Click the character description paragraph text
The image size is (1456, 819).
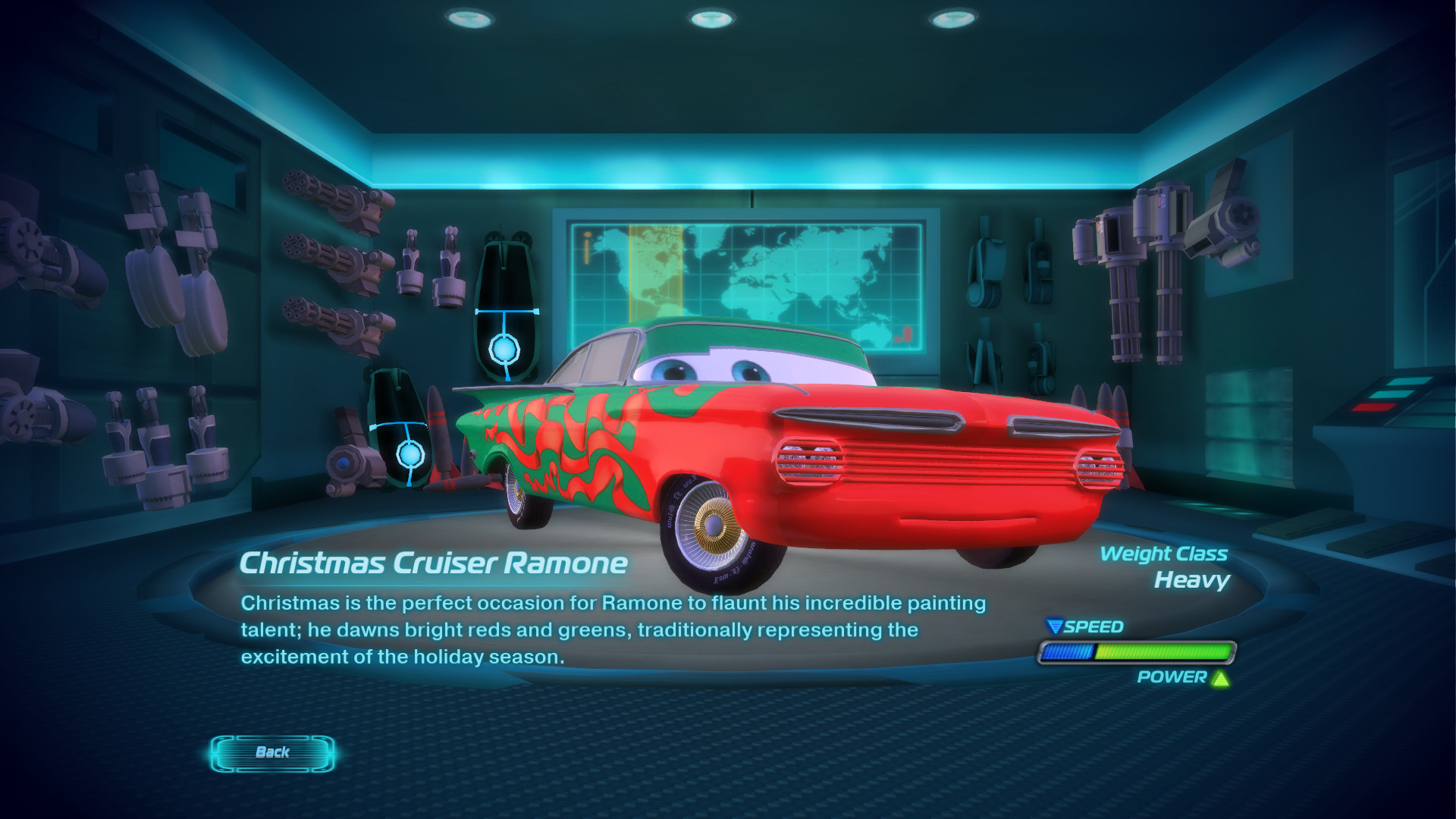click(607, 628)
